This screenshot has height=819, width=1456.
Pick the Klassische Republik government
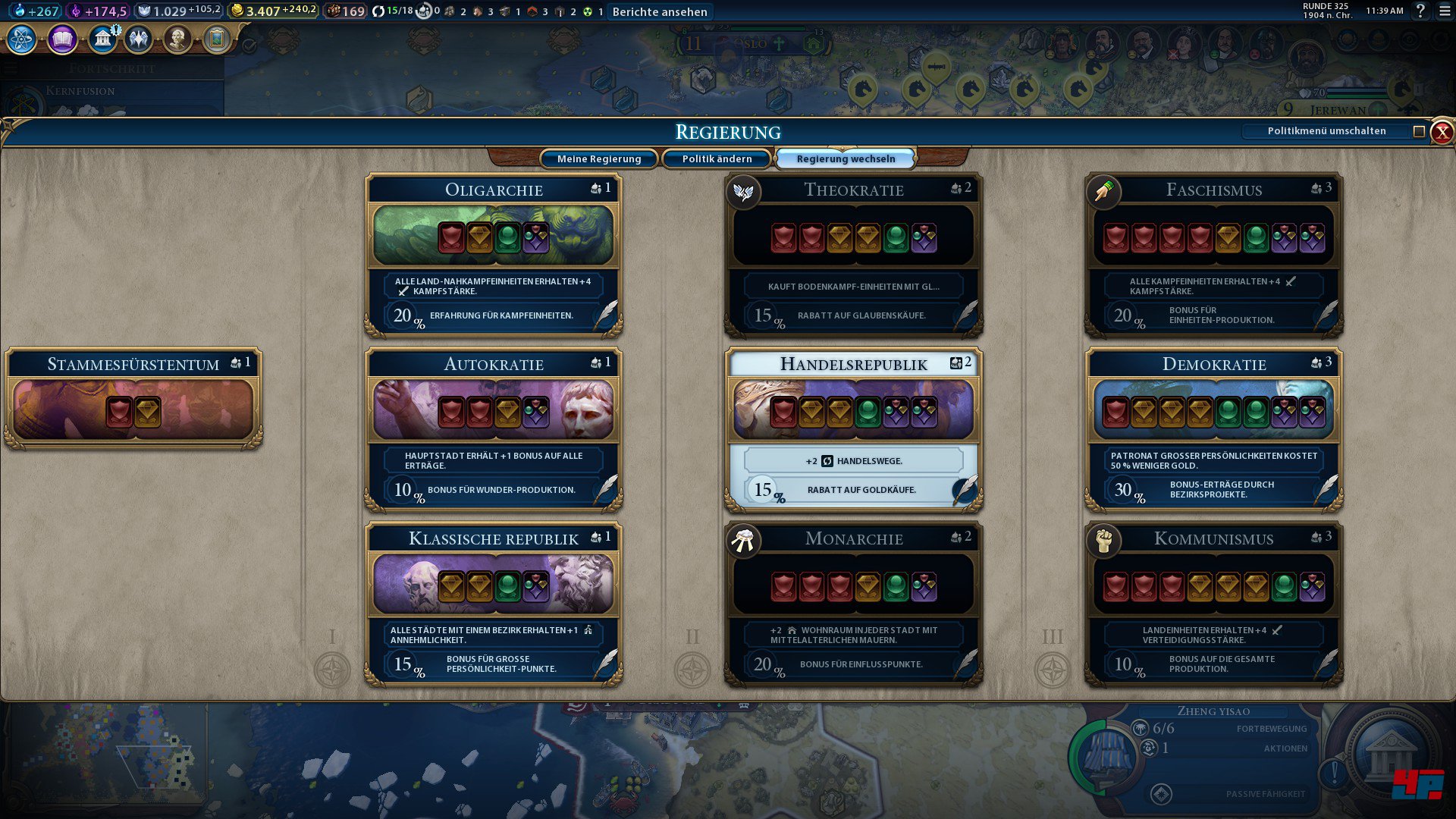(494, 603)
